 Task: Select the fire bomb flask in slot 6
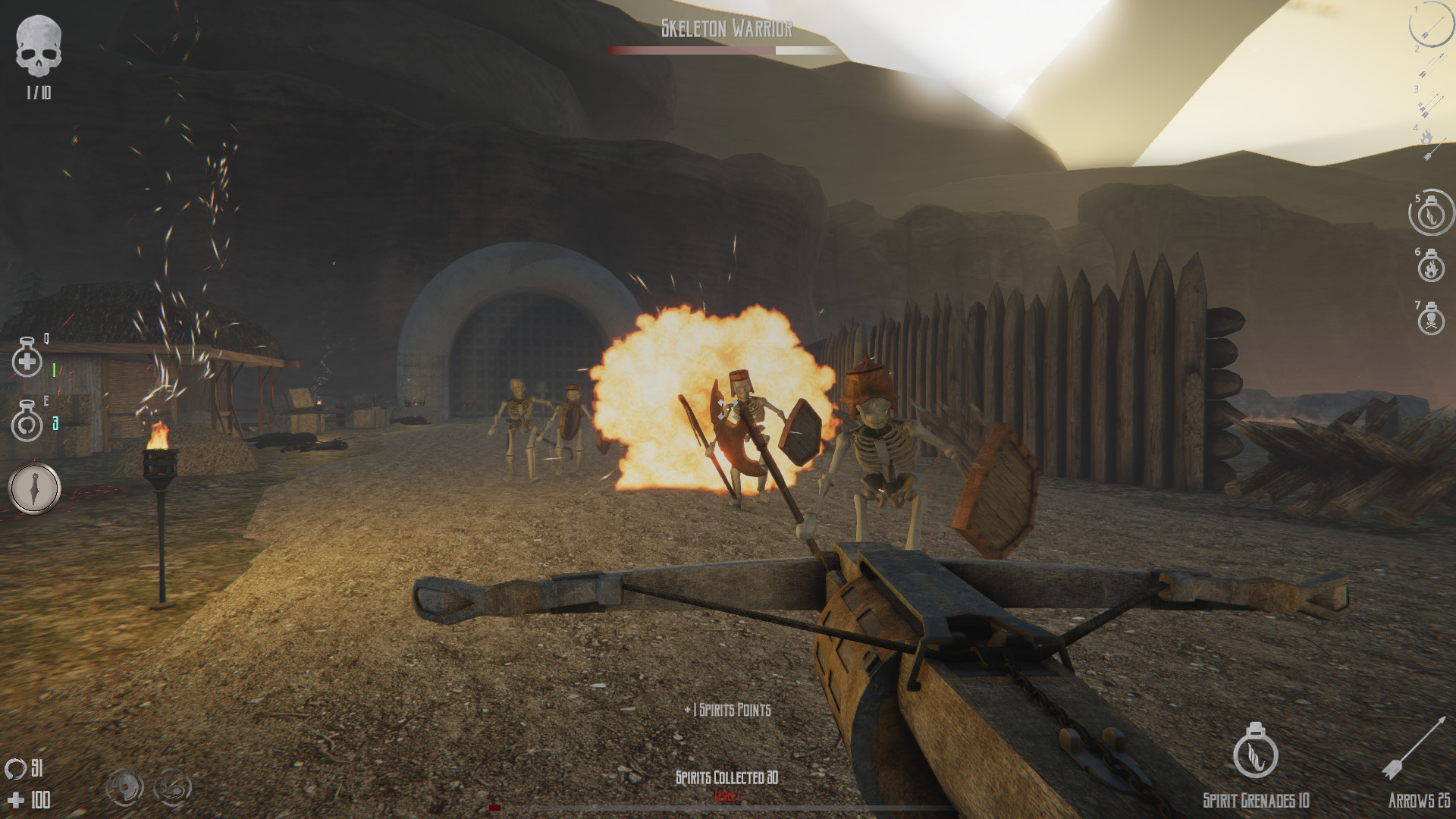(1429, 270)
